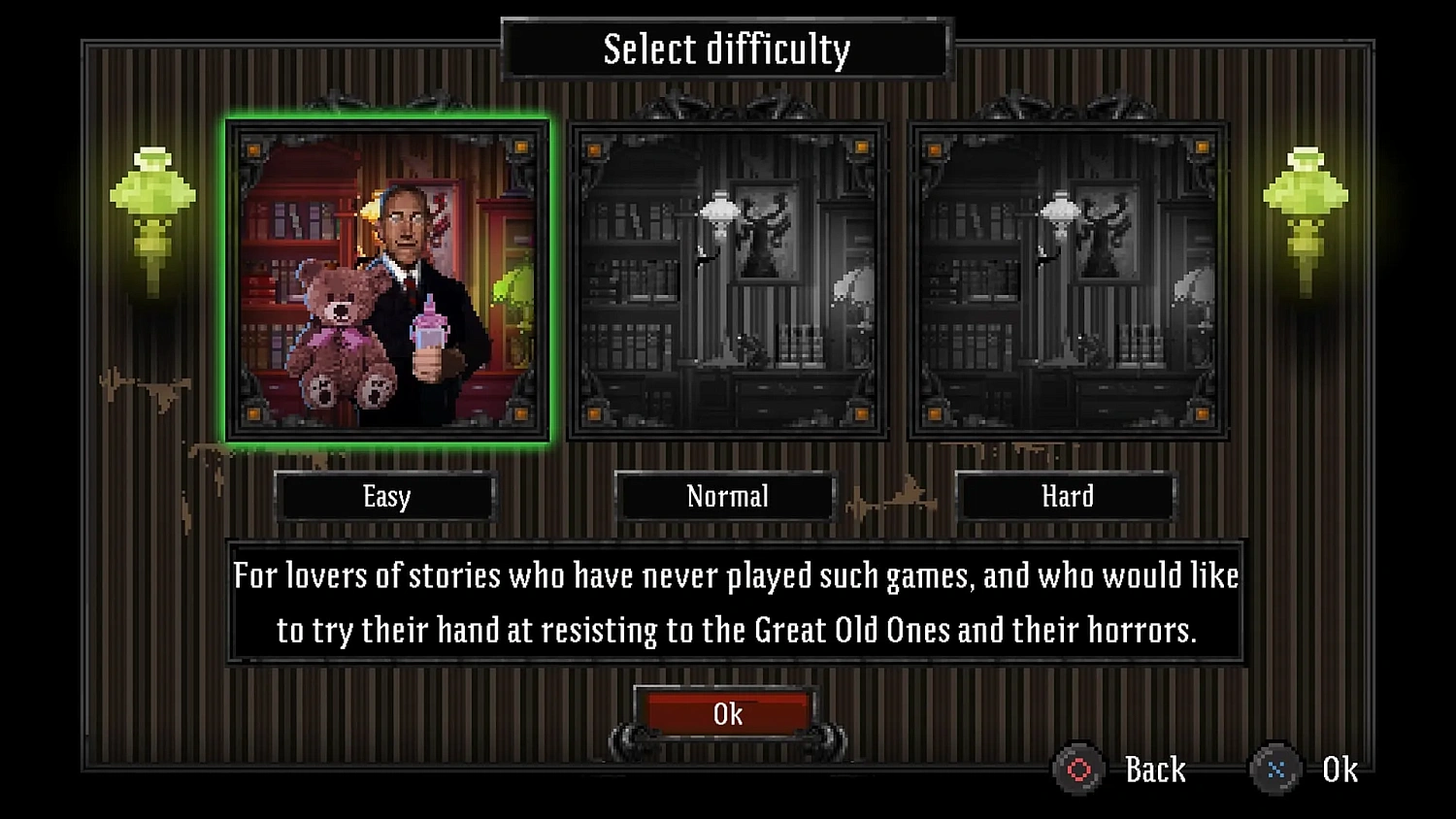Select the Easy difficulty portrait with teddy bear
Image resolution: width=1456 pixels, height=819 pixels.
[386, 278]
